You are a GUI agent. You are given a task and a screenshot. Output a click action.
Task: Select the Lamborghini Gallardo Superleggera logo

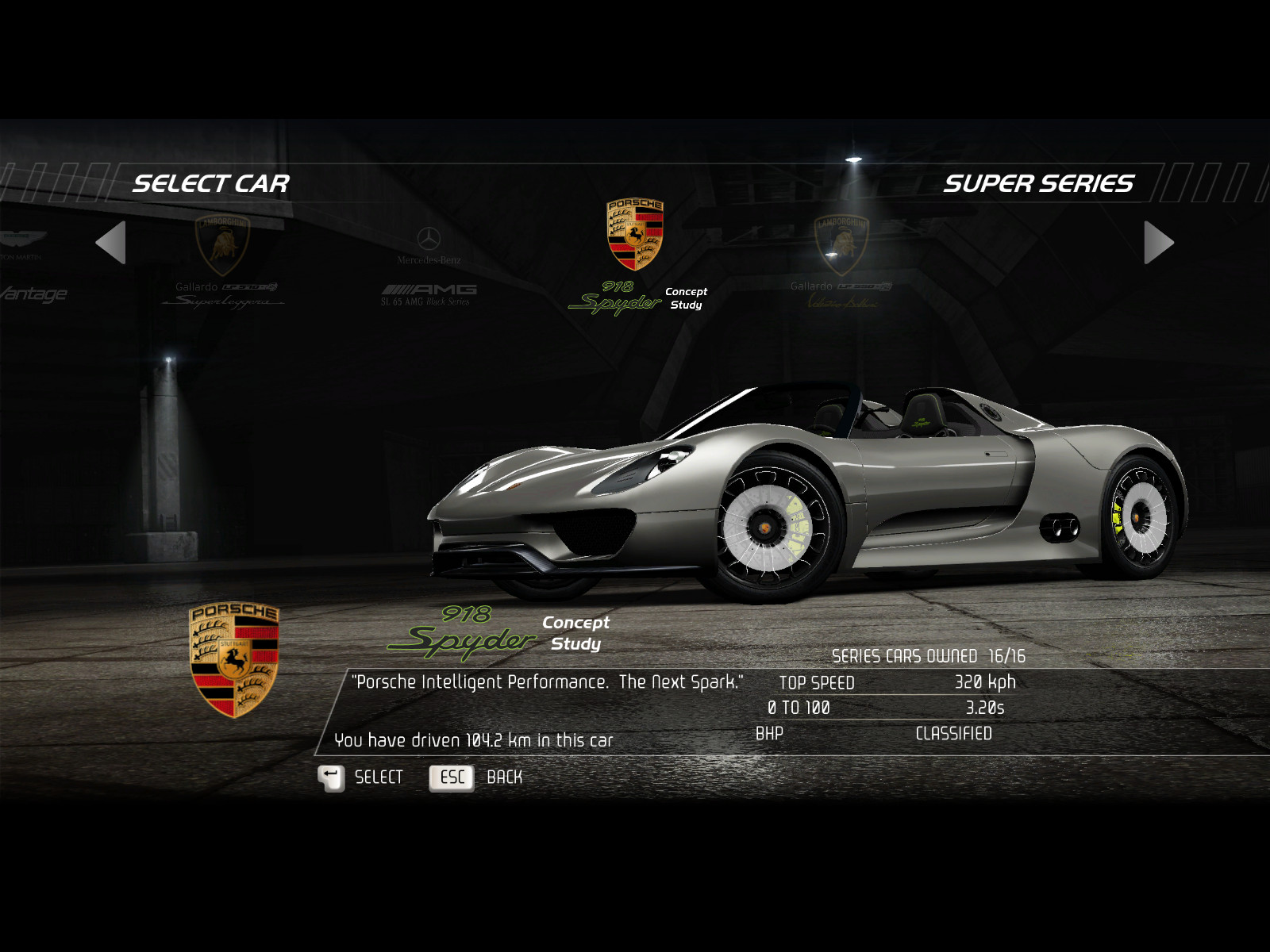[x=223, y=244]
